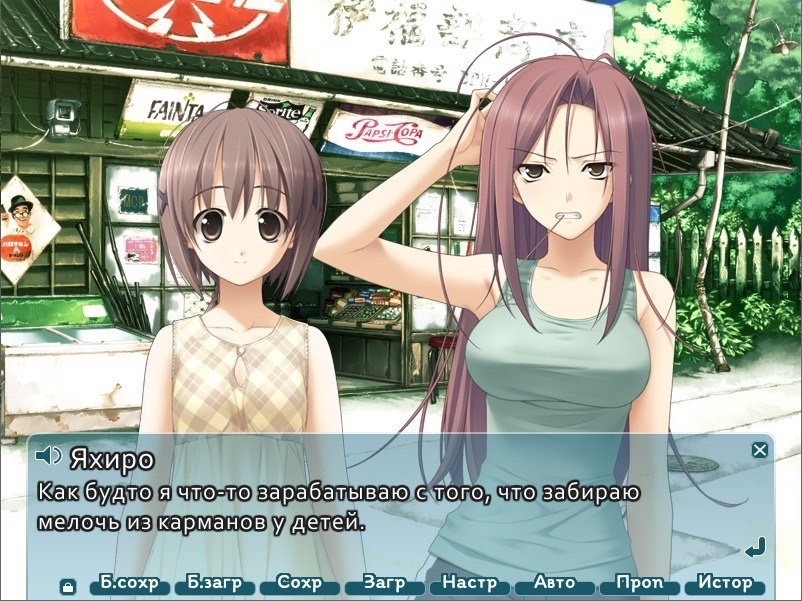The width and height of the screenshot is (802, 601).
Task: Open the Сохр save menu
Action: (x=300, y=583)
